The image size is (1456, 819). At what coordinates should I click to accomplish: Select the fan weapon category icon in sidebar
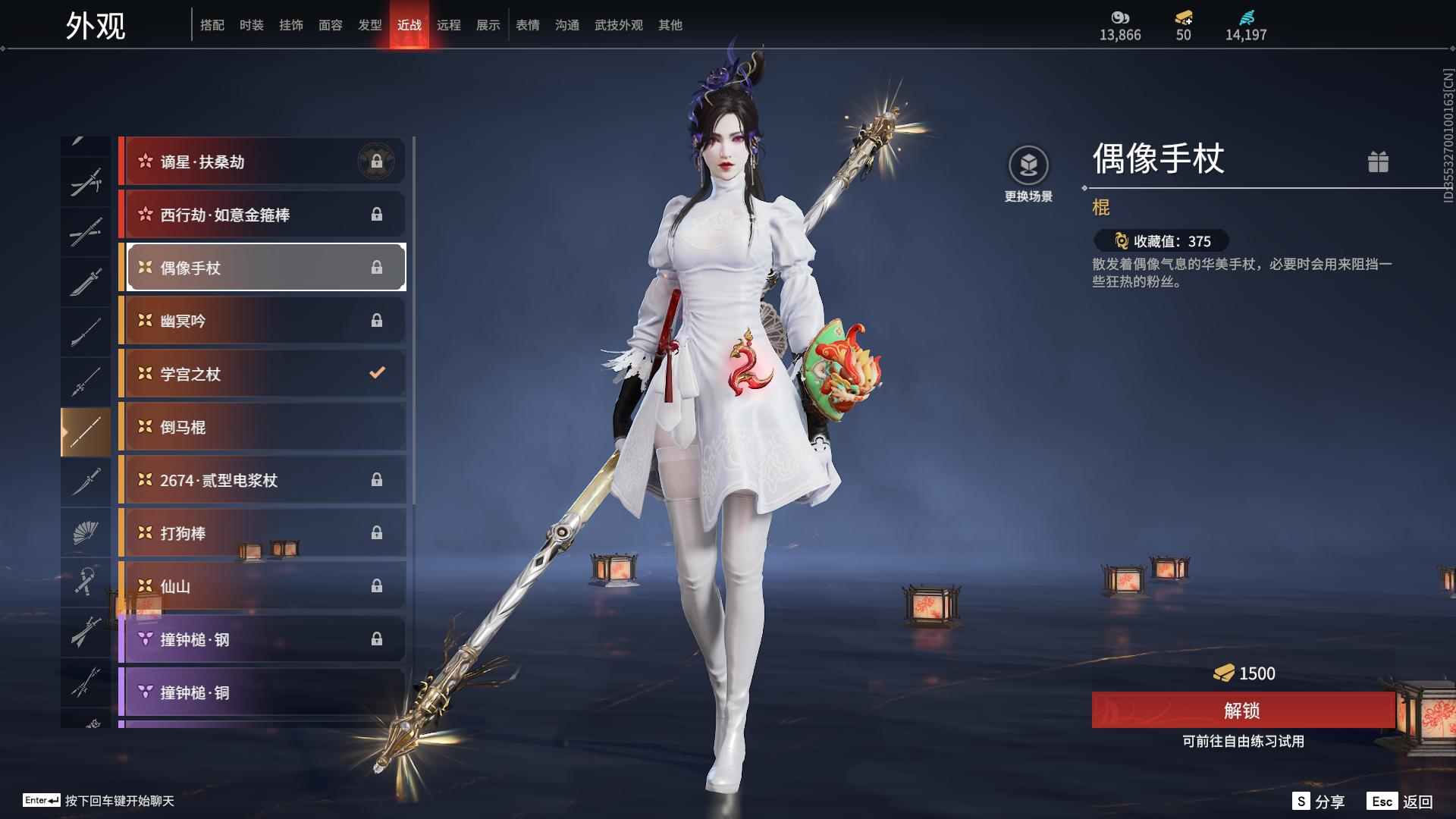click(x=86, y=532)
